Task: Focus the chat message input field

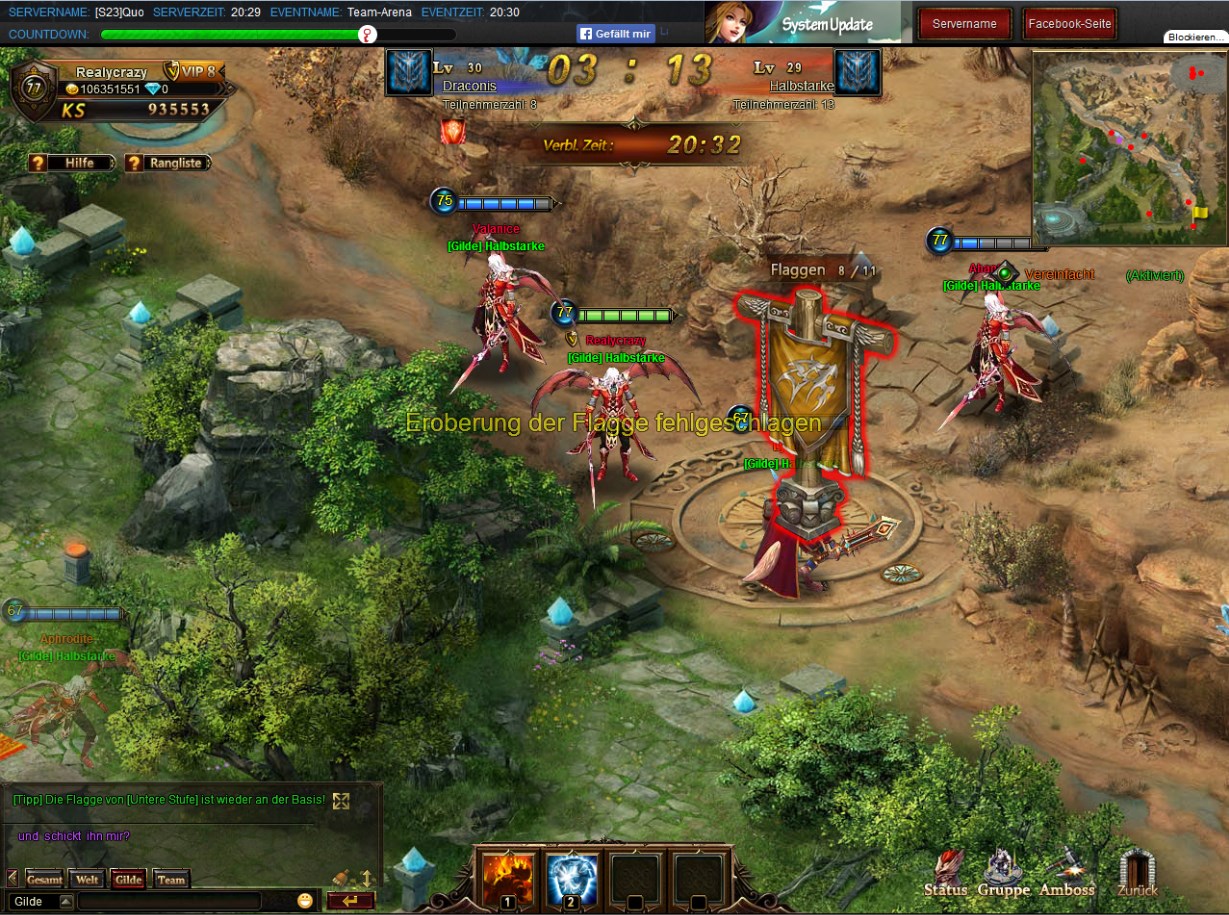Action: pos(170,901)
